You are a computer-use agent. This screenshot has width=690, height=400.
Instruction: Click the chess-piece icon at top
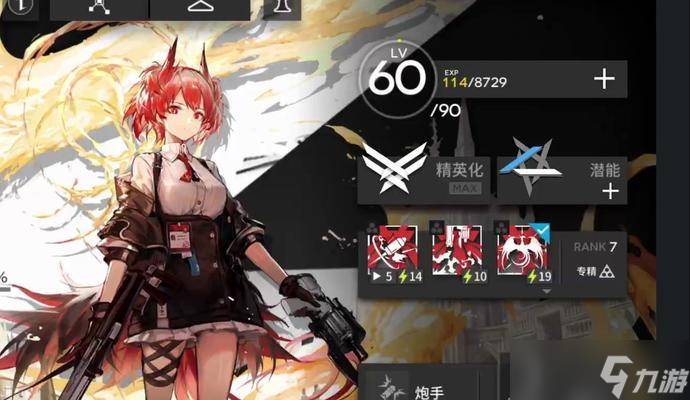pyautogui.click(x=283, y=8)
